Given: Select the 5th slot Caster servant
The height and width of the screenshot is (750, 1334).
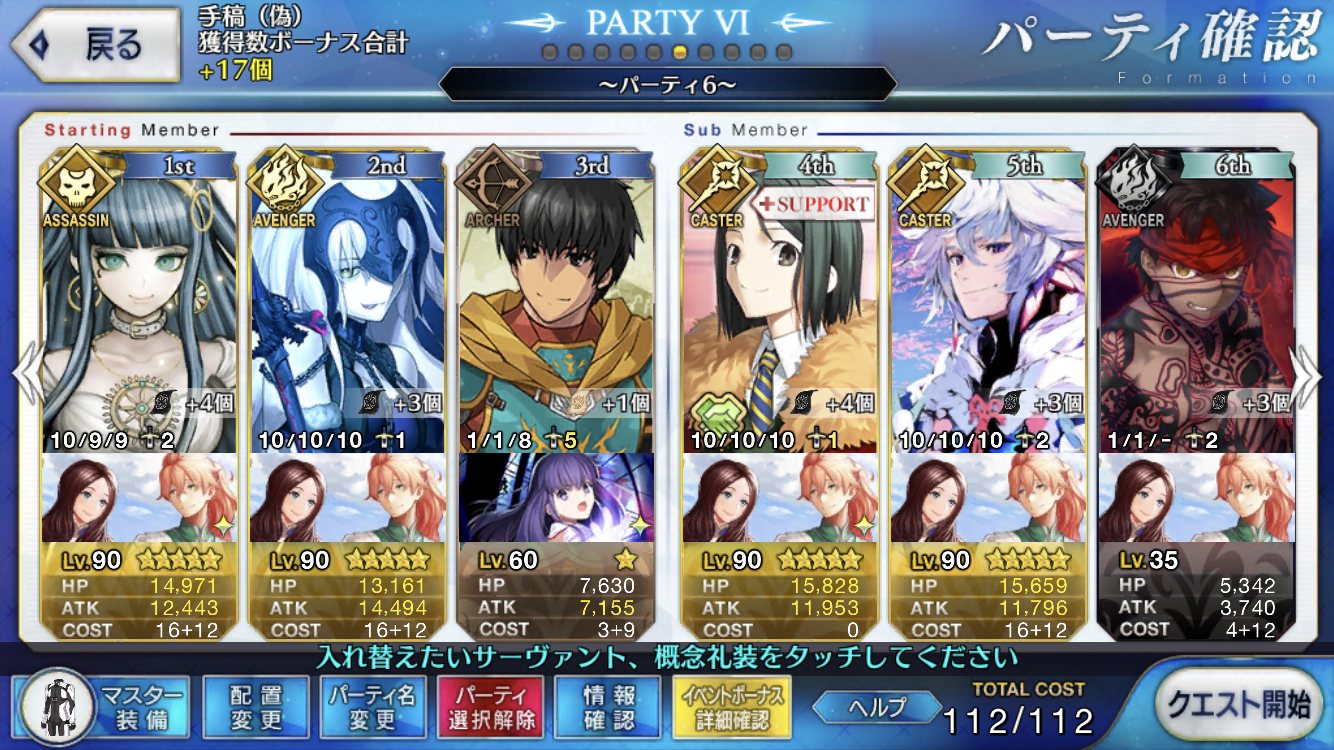Looking at the screenshot, I should pyautogui.click(x=988, y=300).
